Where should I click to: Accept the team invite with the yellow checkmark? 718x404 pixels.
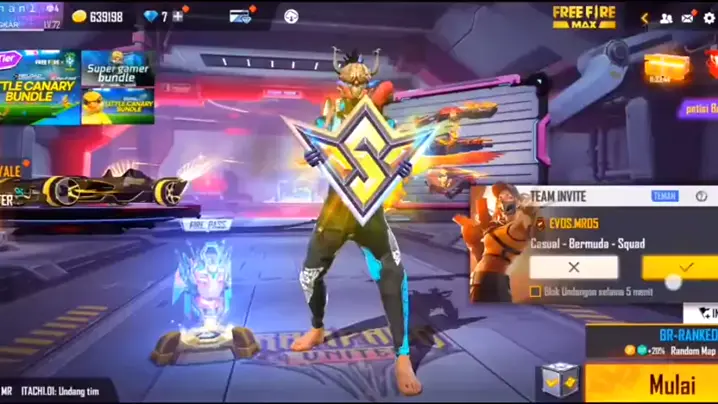pos(683,267)
